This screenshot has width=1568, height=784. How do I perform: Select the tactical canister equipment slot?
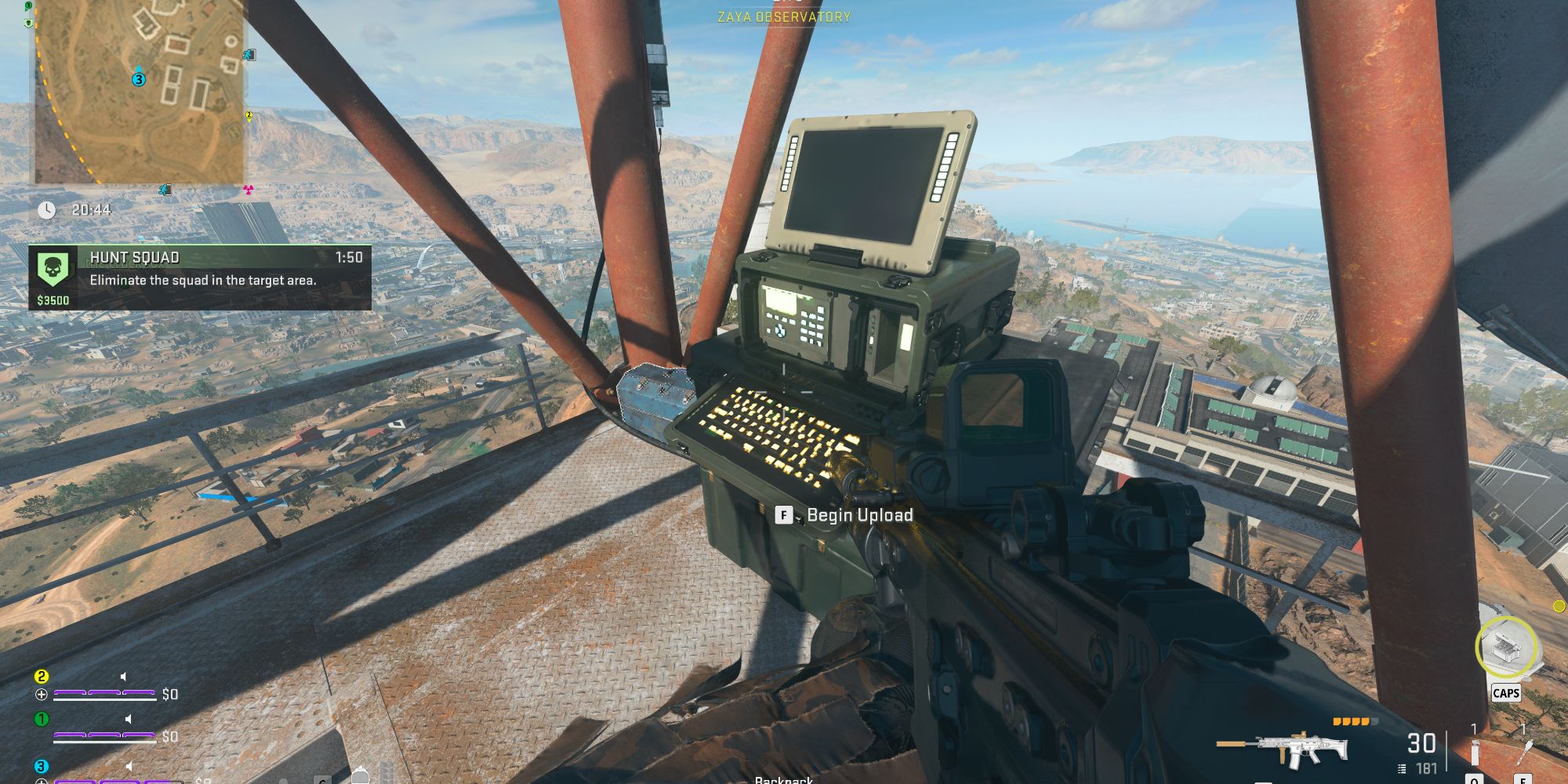[1474, 753]
